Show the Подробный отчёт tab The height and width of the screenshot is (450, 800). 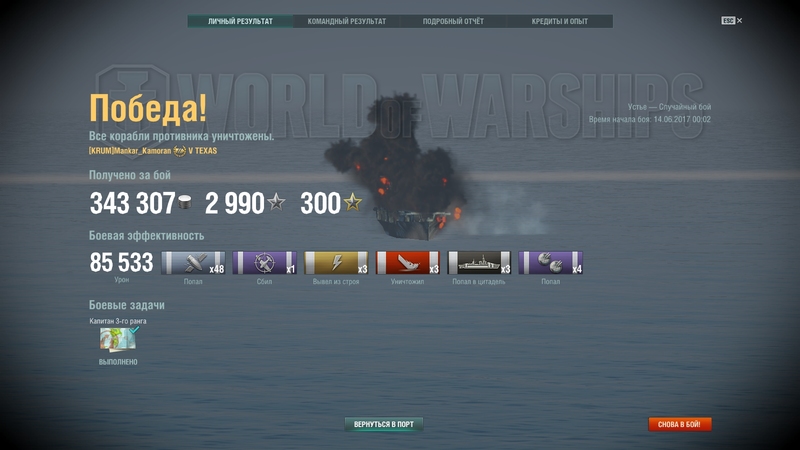[453, 21]
